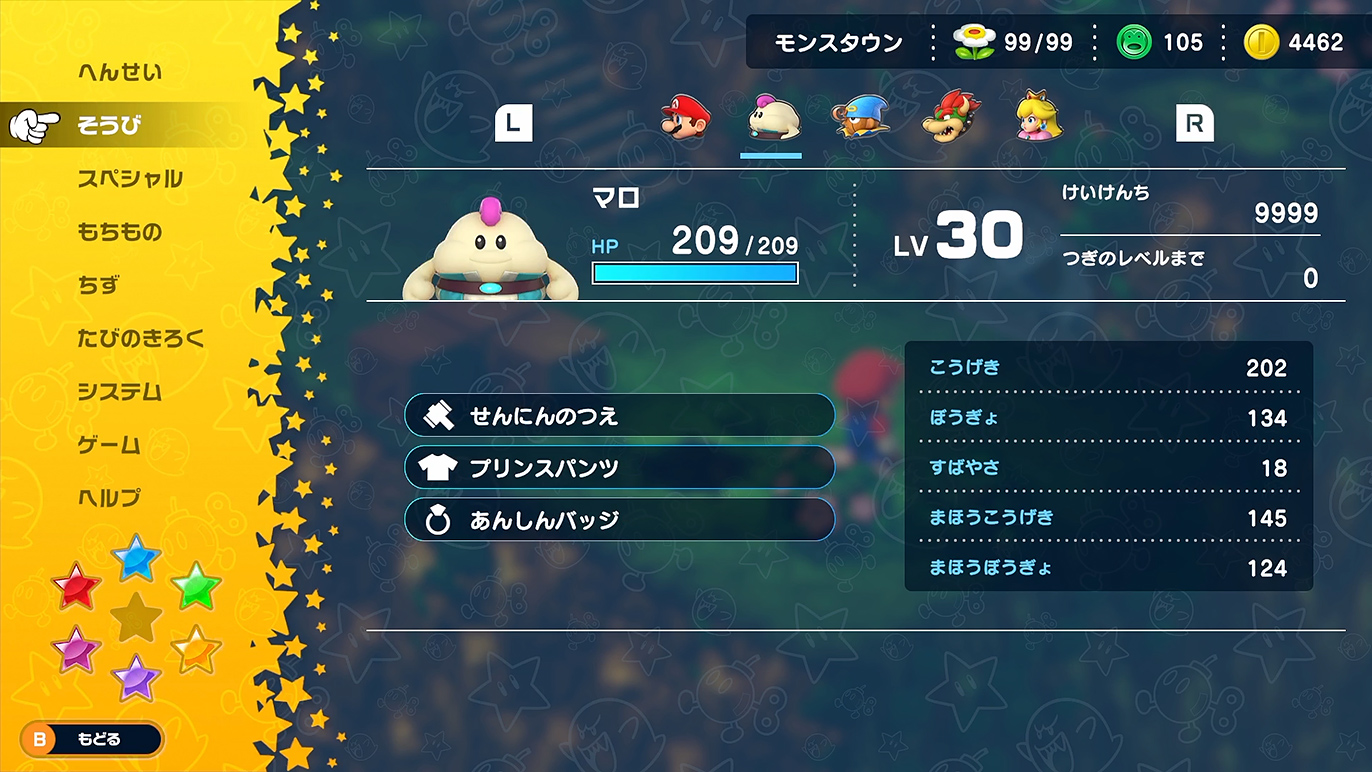This screenshot has height=772, width=1372.
Task: Open the ちず map entry
Action: pyautogui.click(x=98, y=285)
